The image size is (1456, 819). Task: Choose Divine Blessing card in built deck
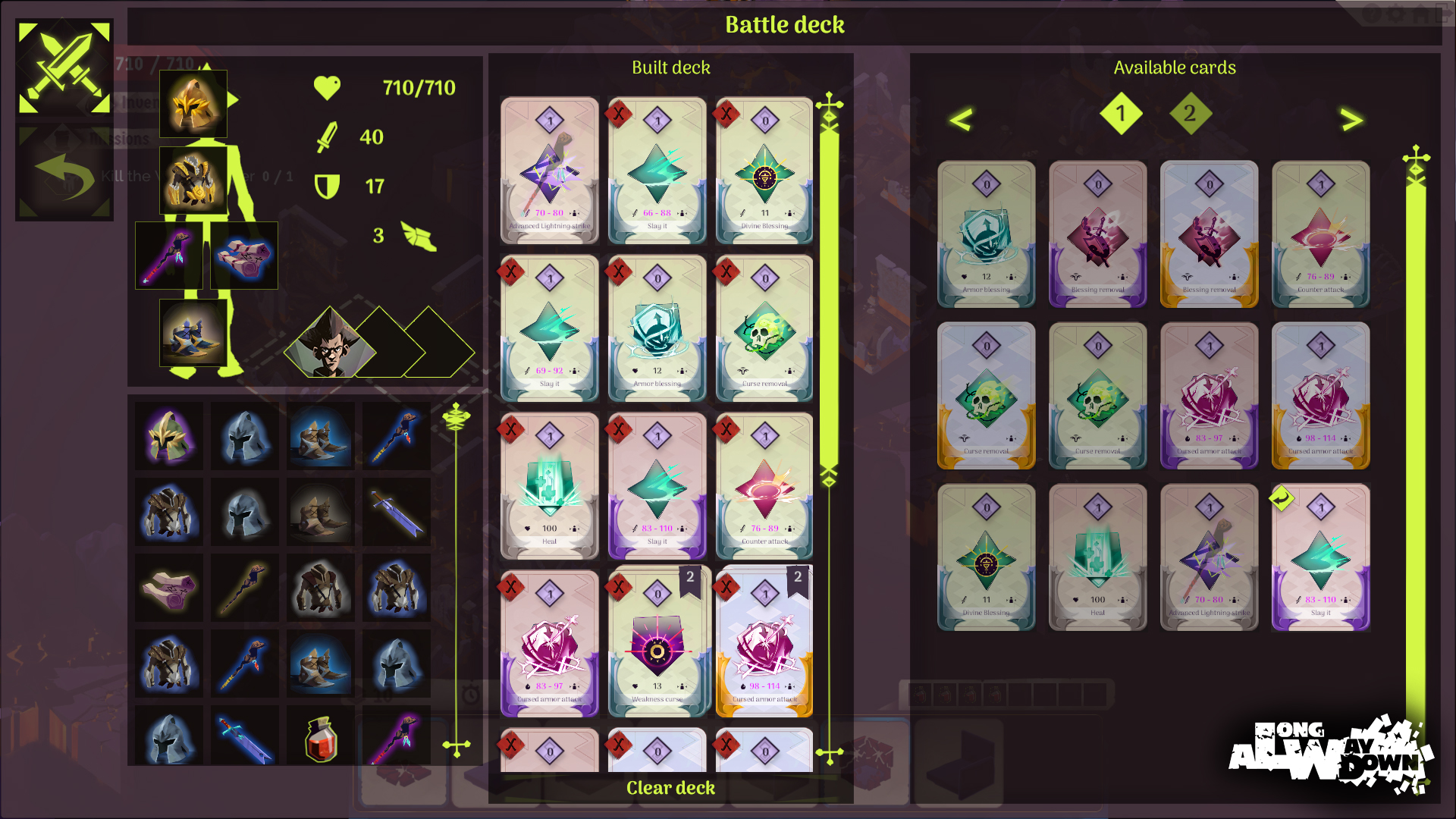pos(764,171)
